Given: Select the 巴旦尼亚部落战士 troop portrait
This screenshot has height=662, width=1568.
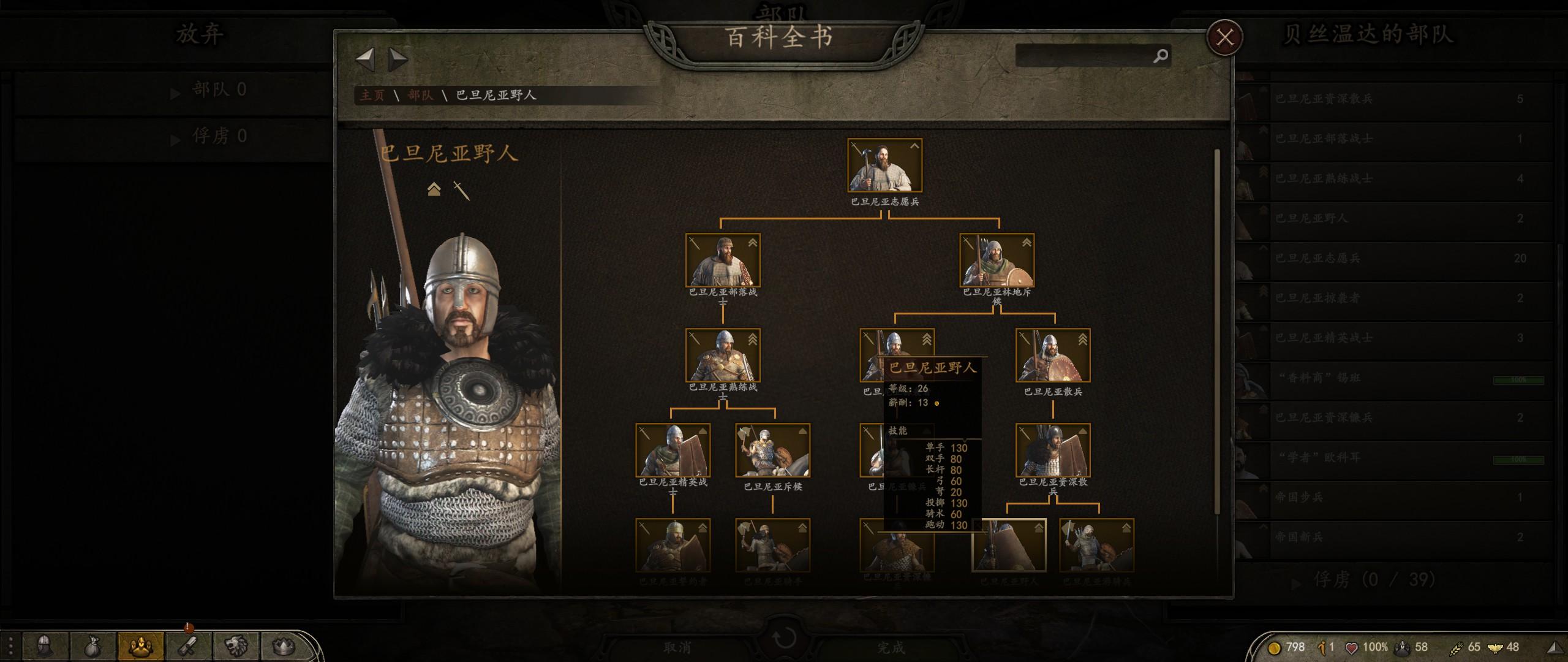Looking at the screenshot, I should (x=723, y=260).
